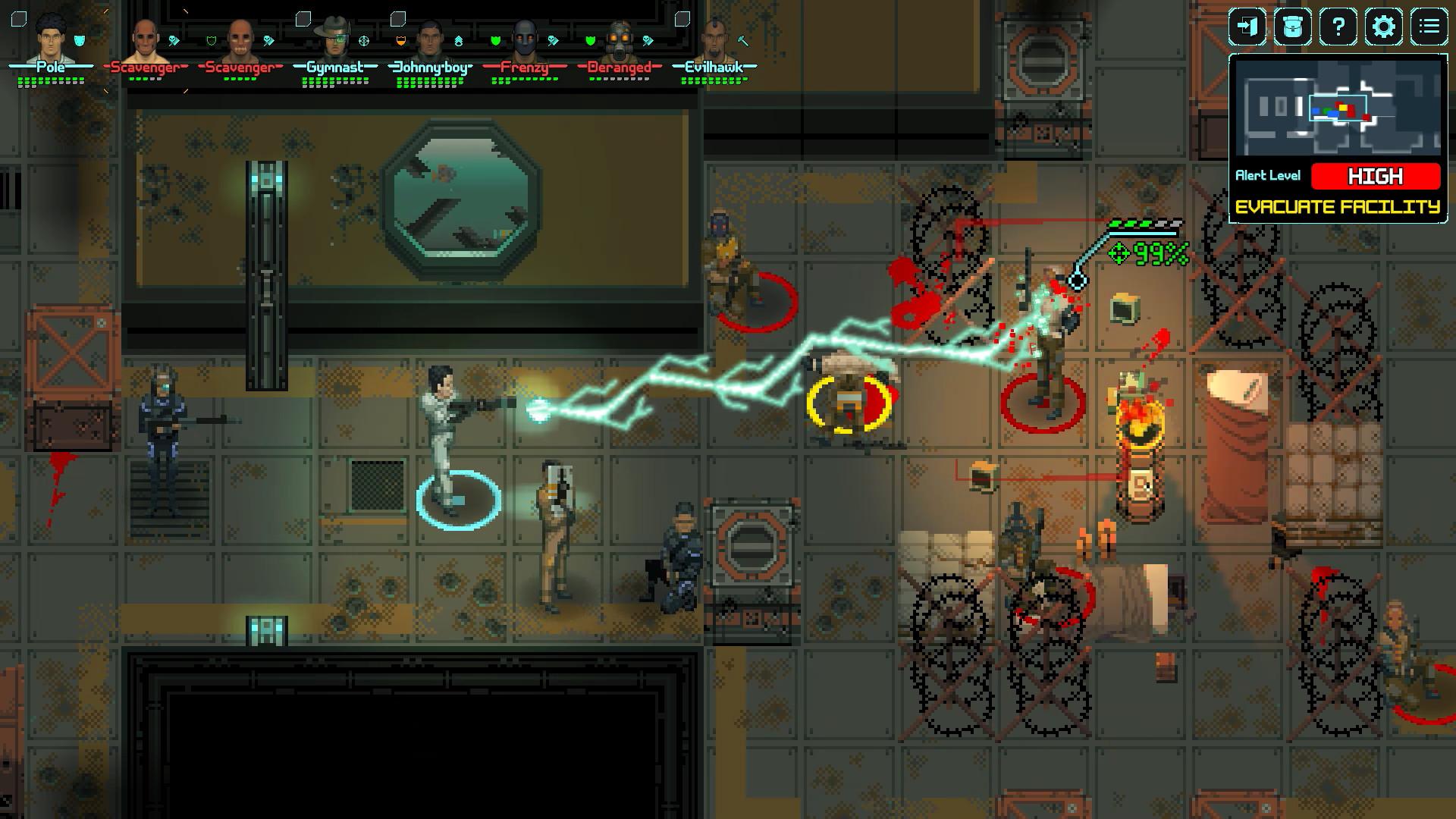The width and height of the screenshot is (1456, 819).
Task: Select Pole's portrait in the turn order
Action: [50, 39]
